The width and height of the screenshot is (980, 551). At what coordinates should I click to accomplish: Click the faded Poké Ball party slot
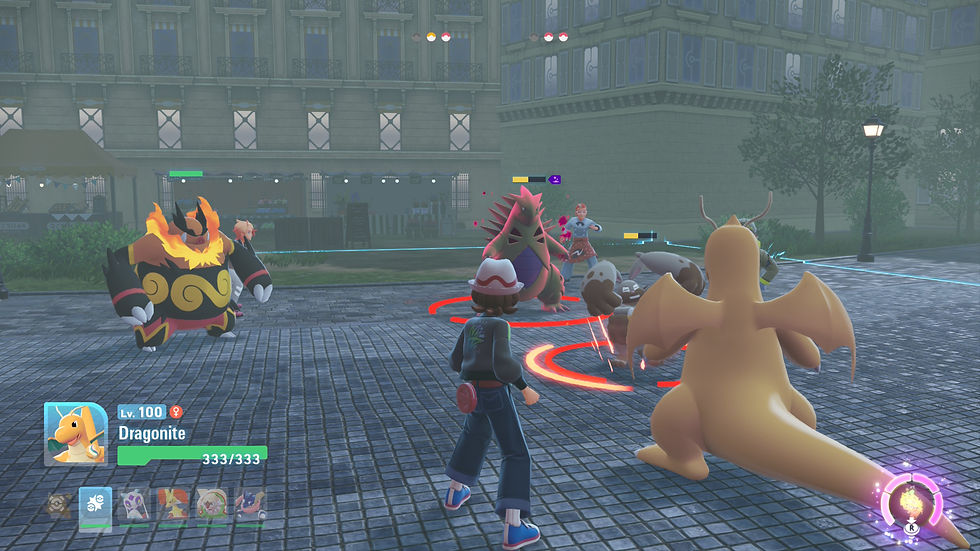(58, 504)
